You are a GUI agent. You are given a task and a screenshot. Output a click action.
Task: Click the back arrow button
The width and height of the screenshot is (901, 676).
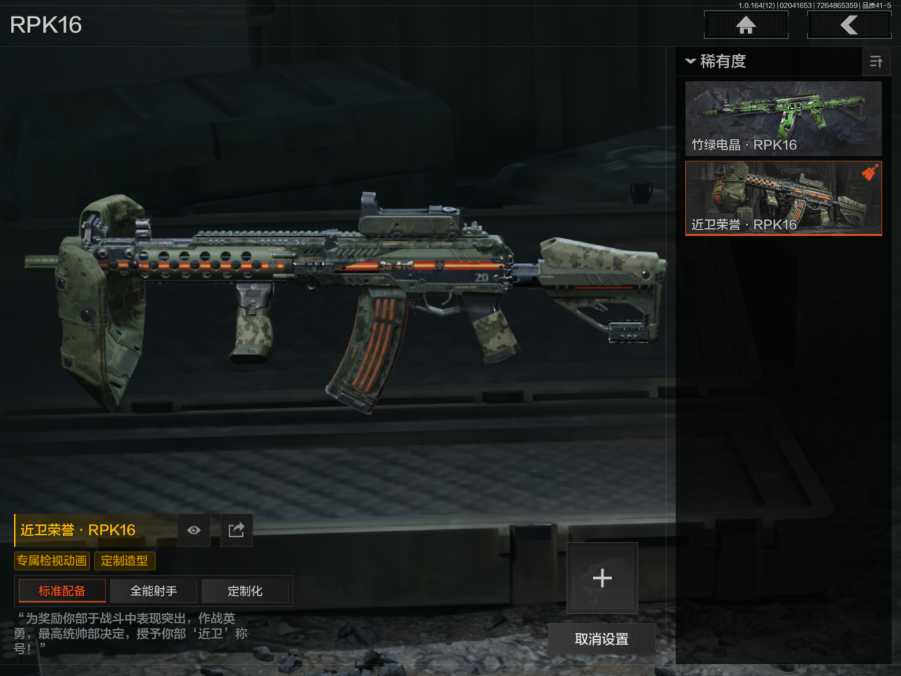coord(848,25)
